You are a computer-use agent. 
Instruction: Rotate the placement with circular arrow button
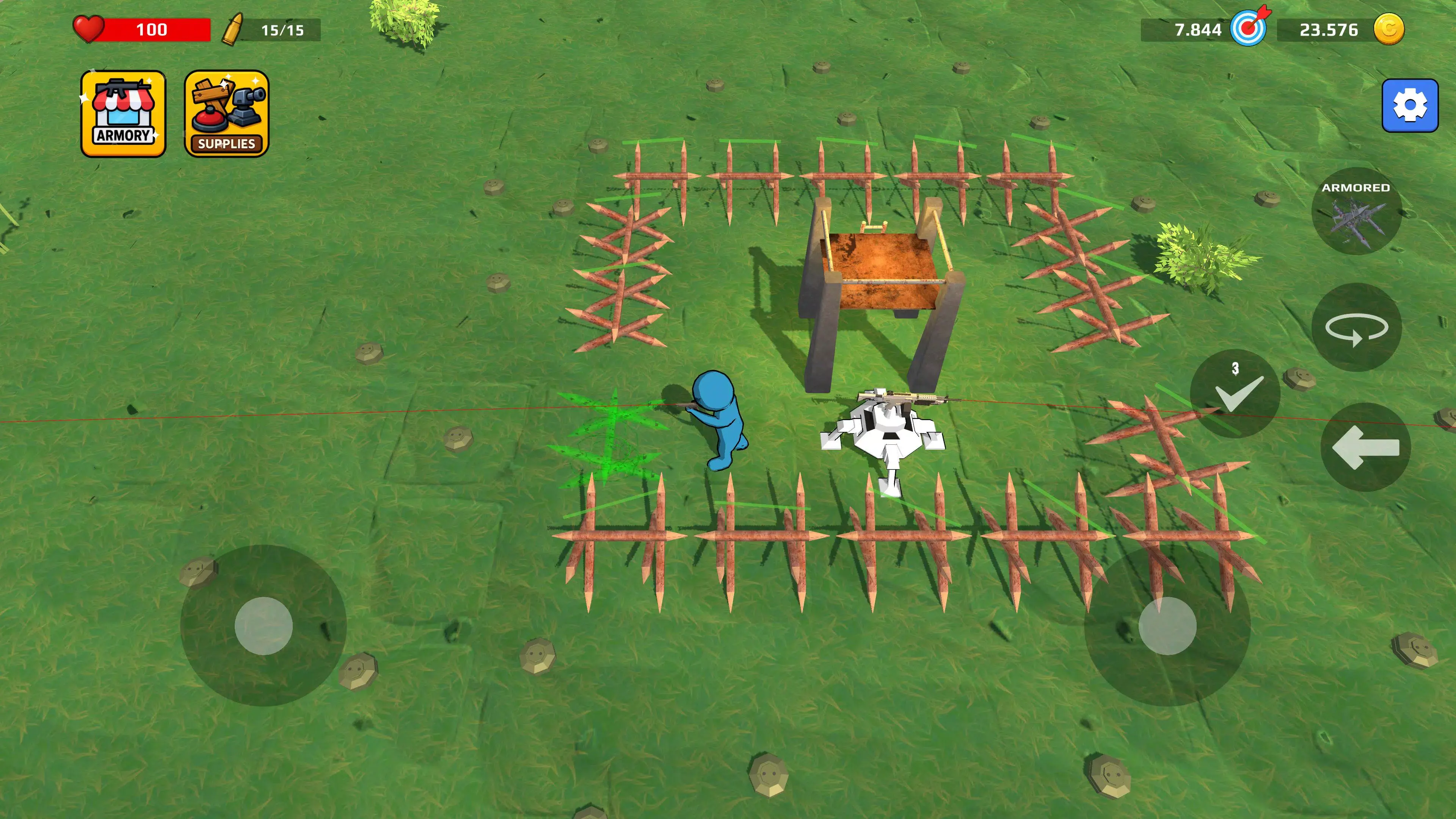tap(1356, 327)
